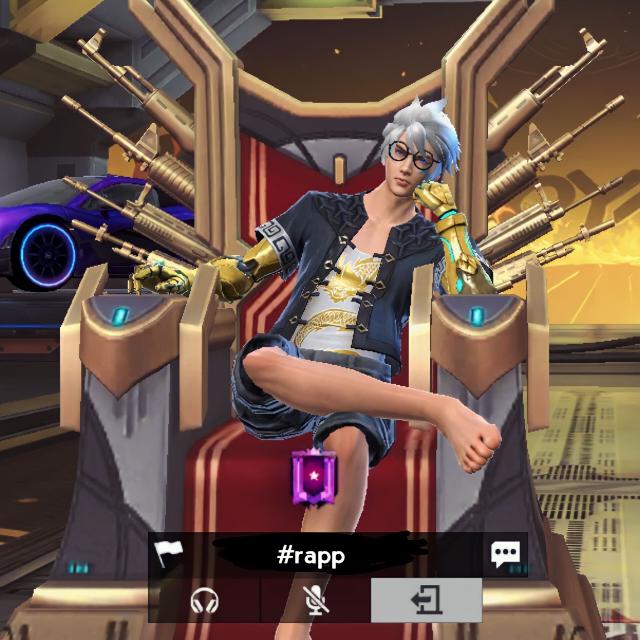Toggle the headphones voice audio button
Viewport: 640px width, 640px height.
pos(205,601)
